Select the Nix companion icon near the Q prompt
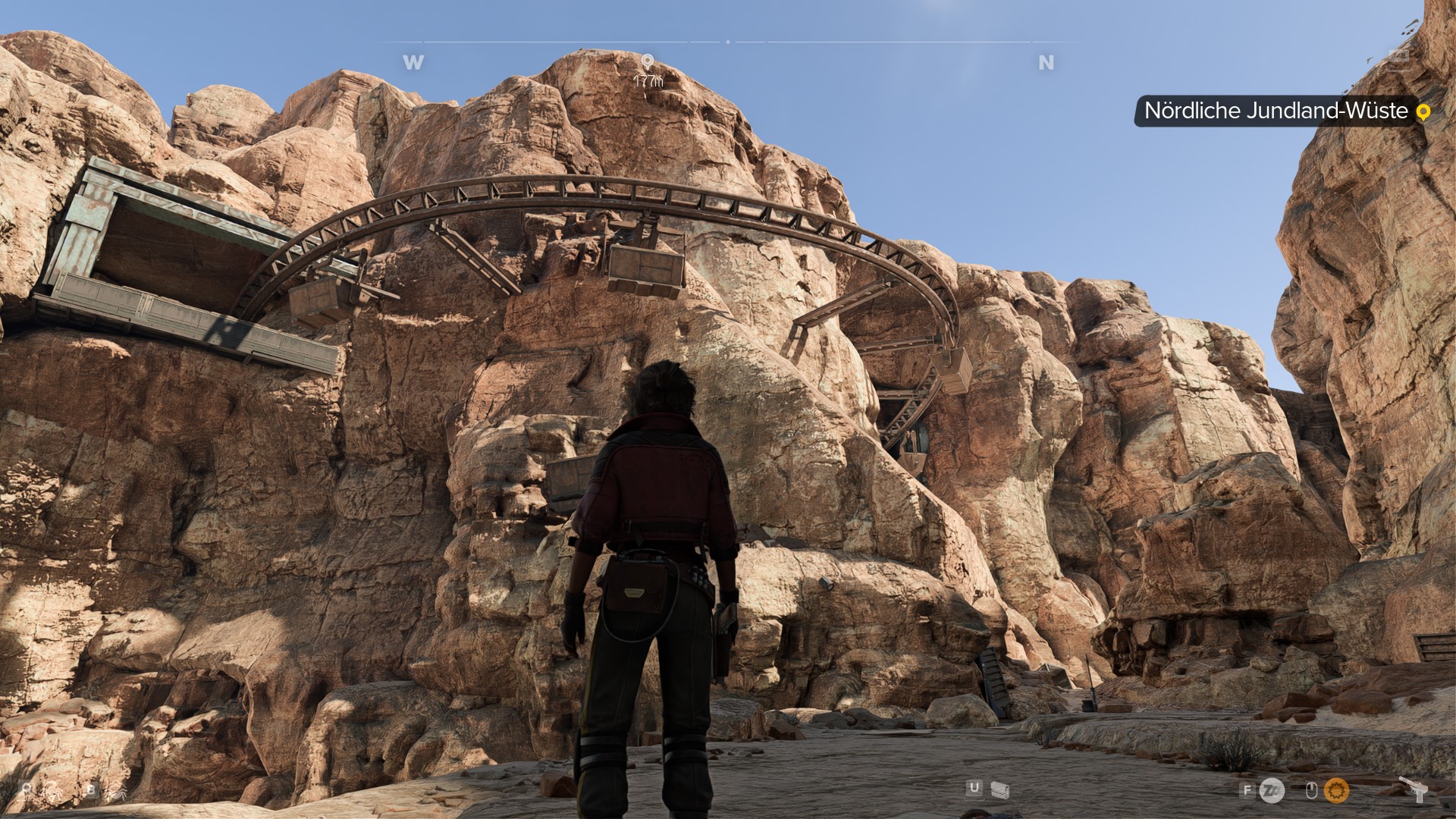The image size is (1456, 819). (x=52, y=791)
